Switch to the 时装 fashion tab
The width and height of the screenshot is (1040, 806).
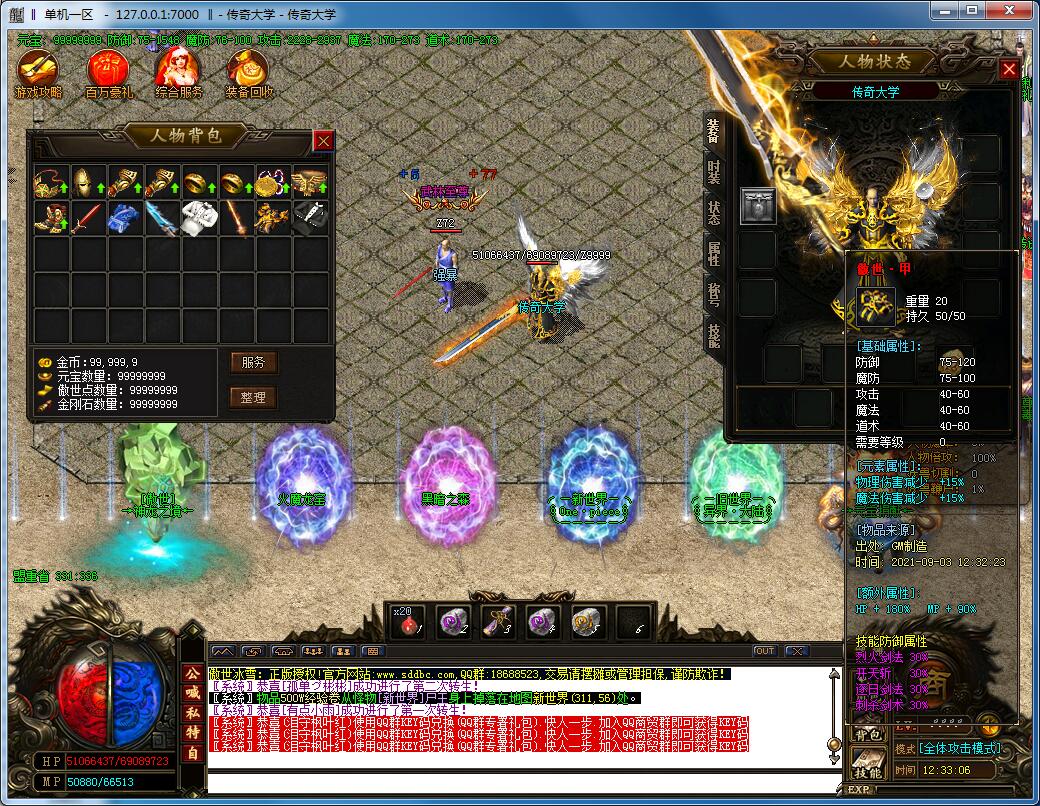[x=713, y=172]
